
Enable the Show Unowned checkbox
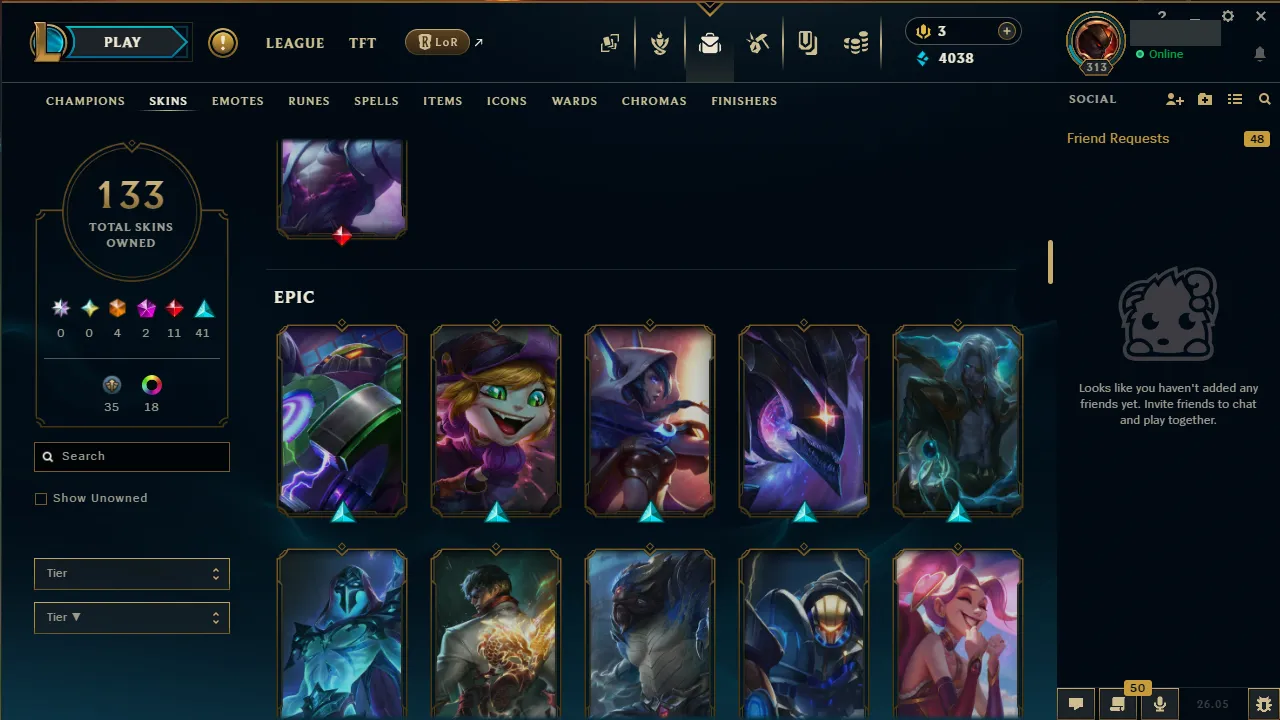(x=41, y=498)
